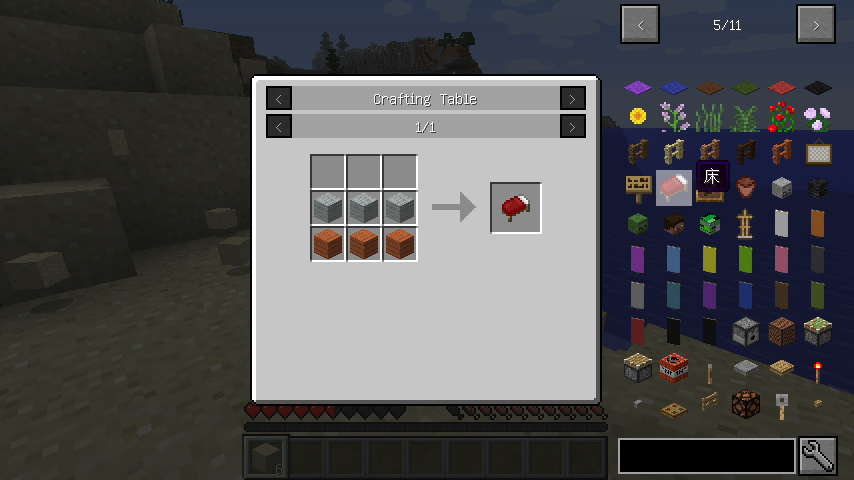
Task: Select the hotbar slot holding the block
Action: 265,457
